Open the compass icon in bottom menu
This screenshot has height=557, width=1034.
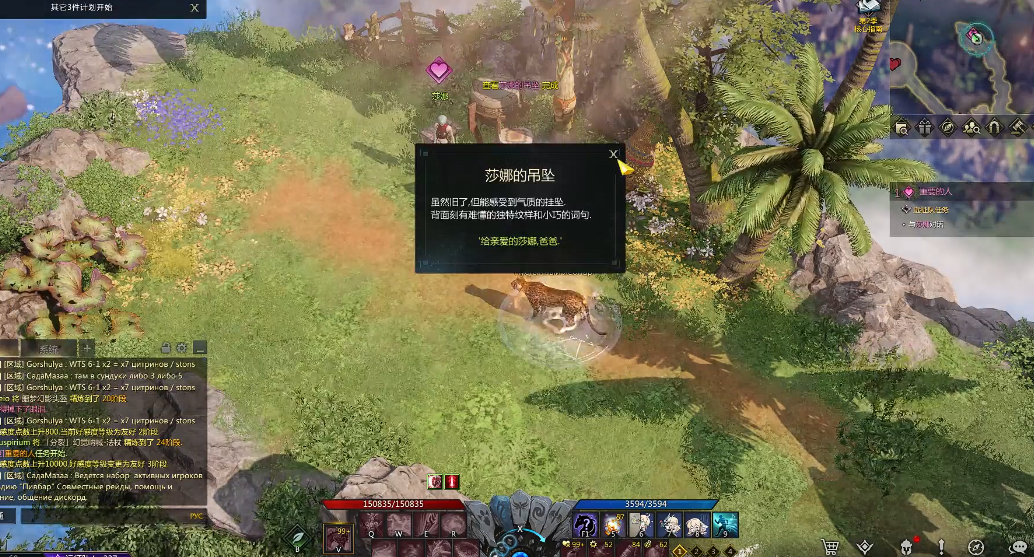pos(976,545)
